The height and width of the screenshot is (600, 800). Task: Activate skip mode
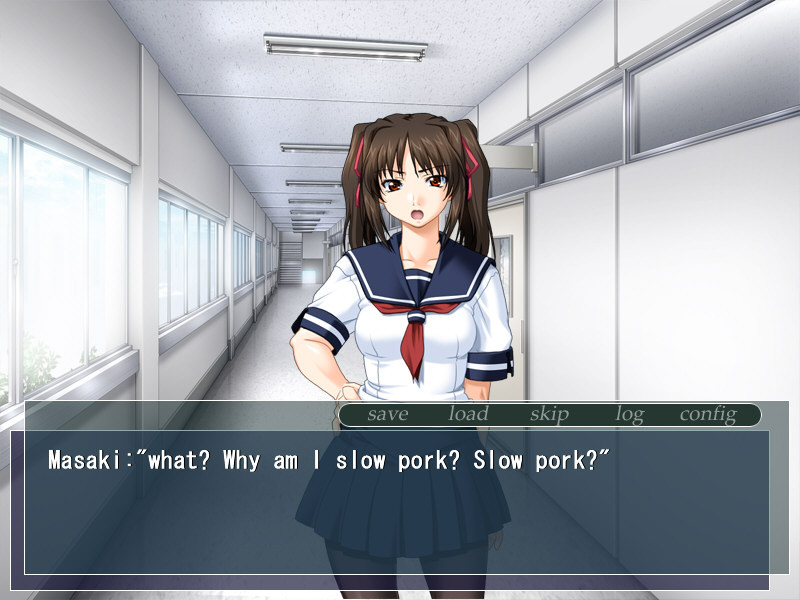pos(549,414)
